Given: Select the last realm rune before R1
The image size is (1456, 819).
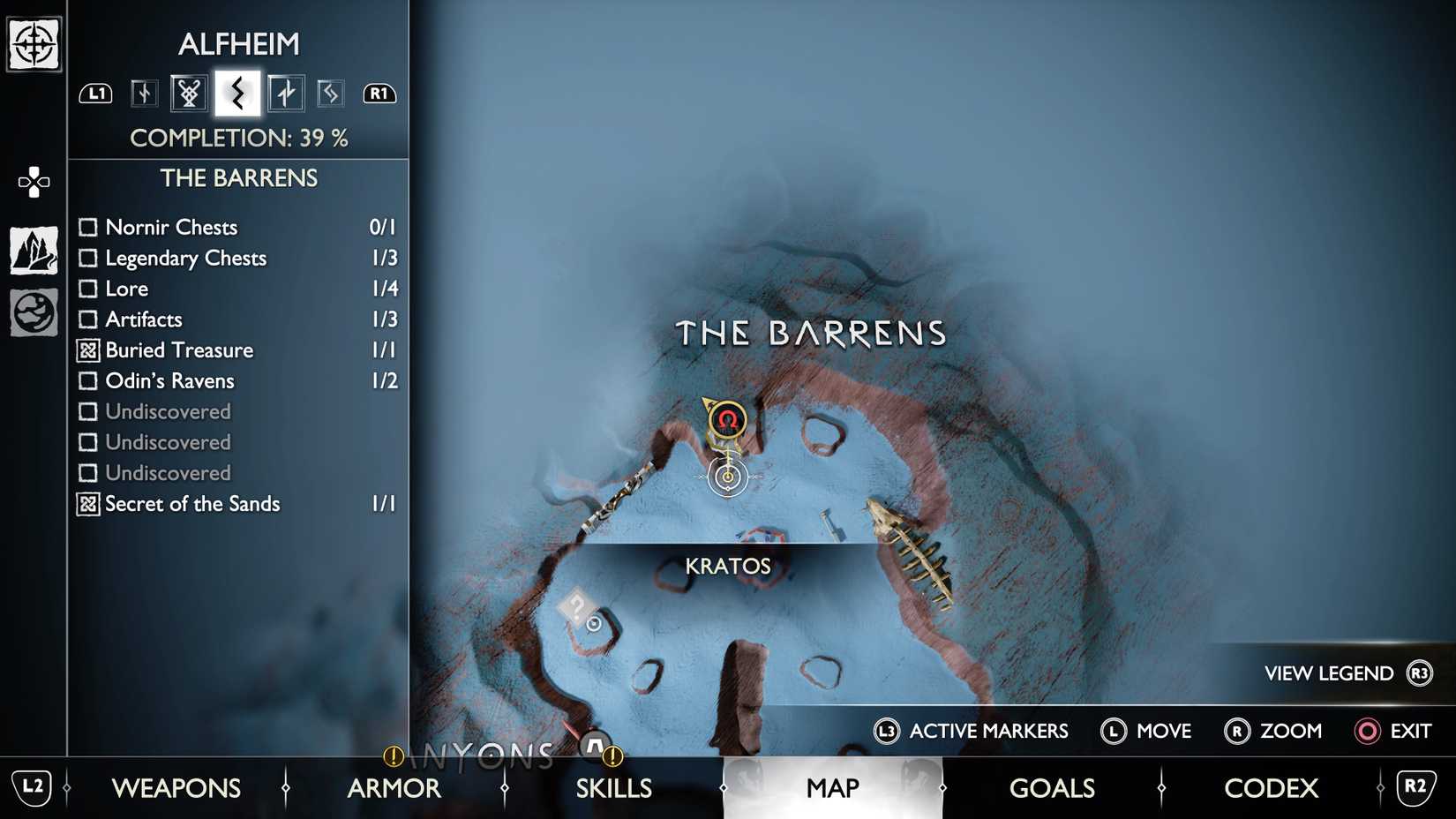Looking at the screenshot, I should 331,93.
